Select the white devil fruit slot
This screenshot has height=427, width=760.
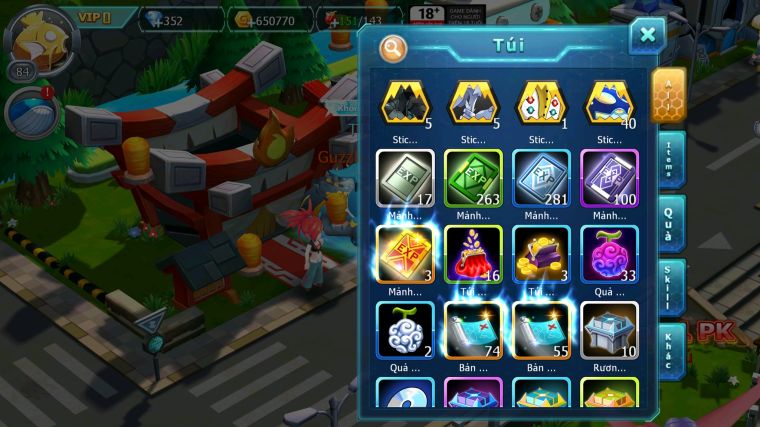[405, 330]
